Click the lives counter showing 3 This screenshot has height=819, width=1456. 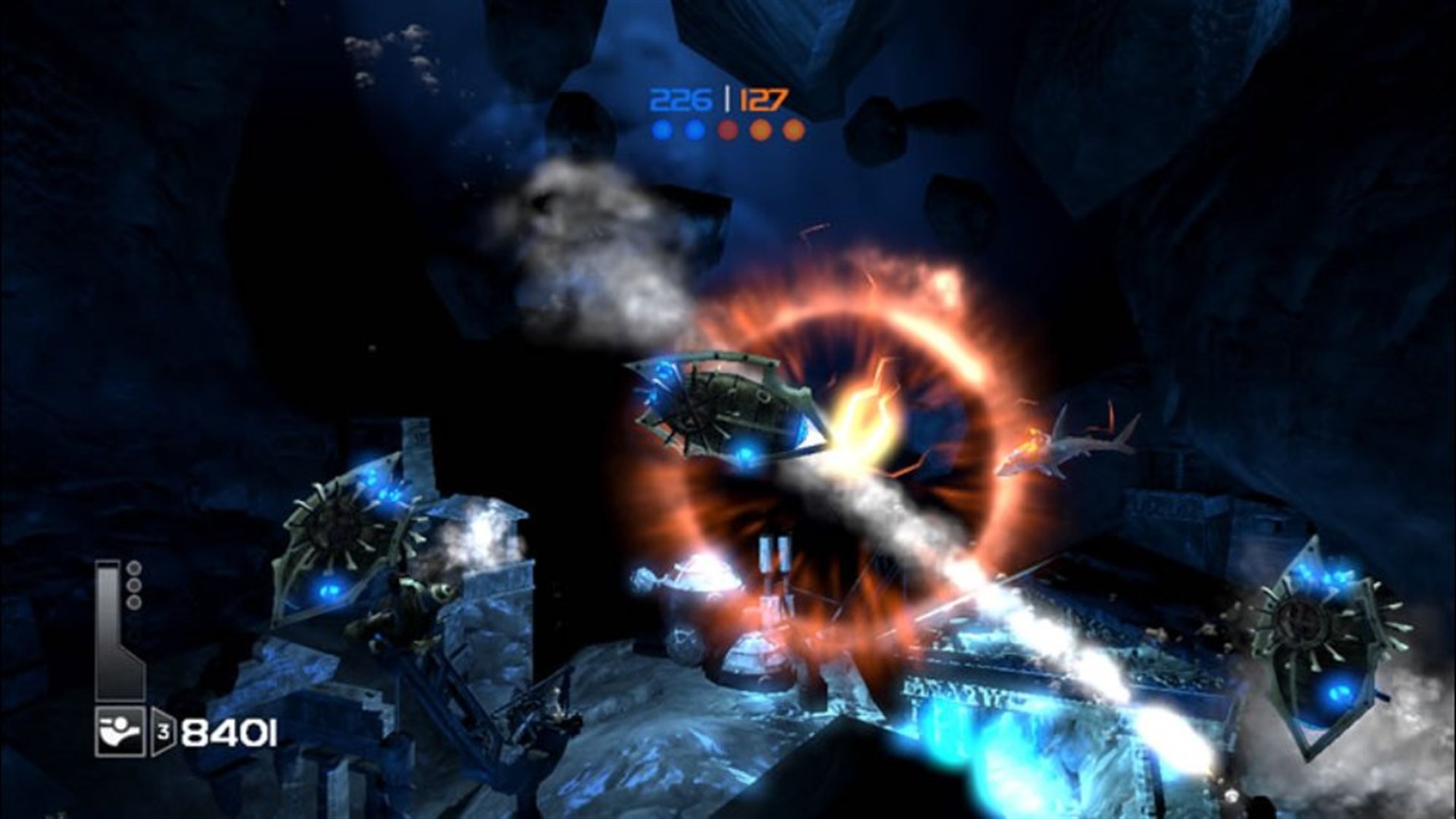(163, 729)
